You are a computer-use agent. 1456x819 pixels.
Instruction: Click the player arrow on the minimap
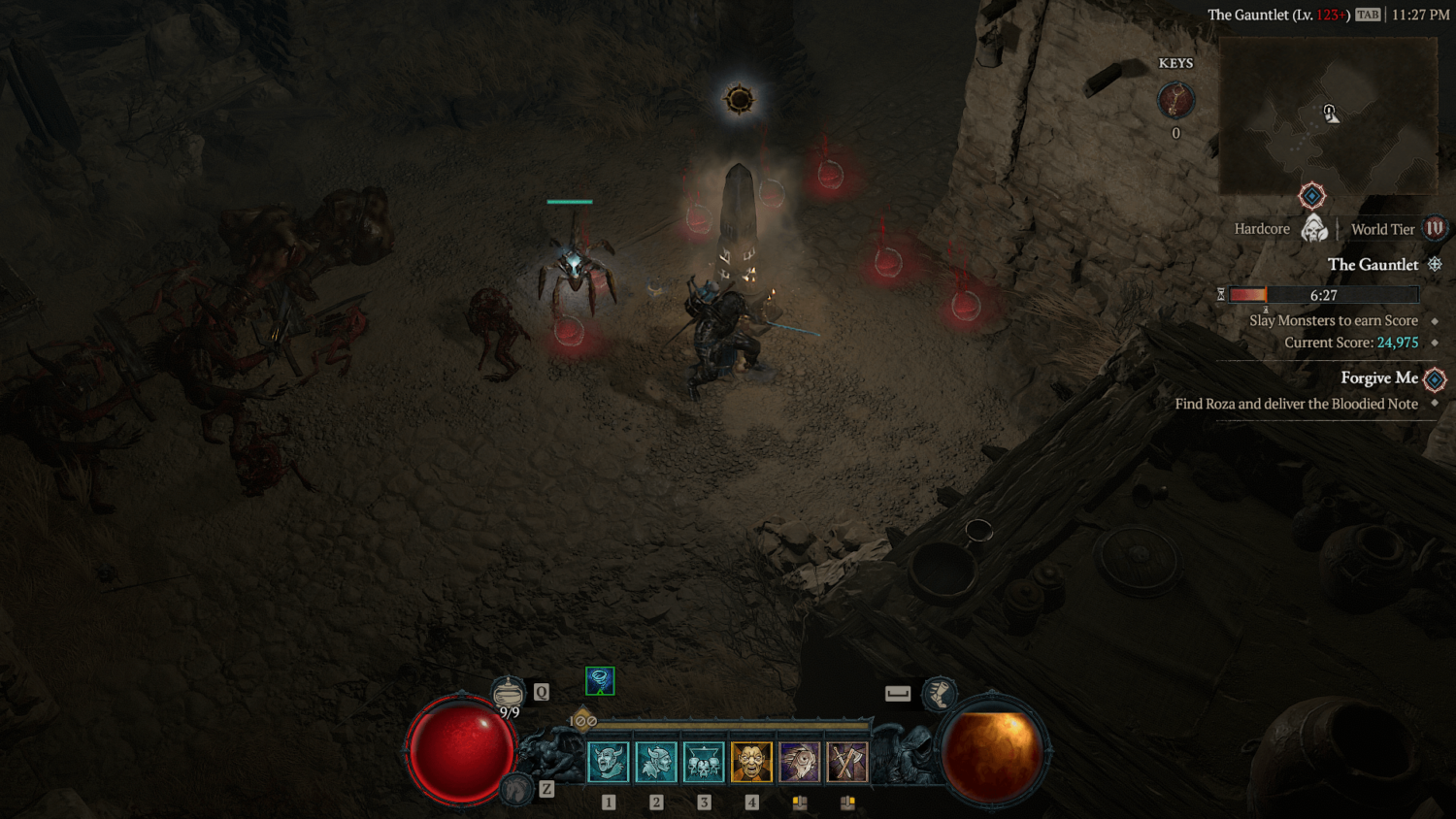click(1331, 114)
